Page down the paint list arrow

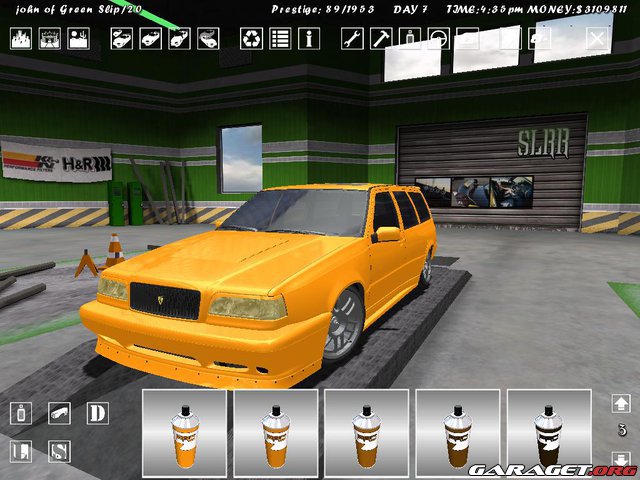[x=621, y=461]
